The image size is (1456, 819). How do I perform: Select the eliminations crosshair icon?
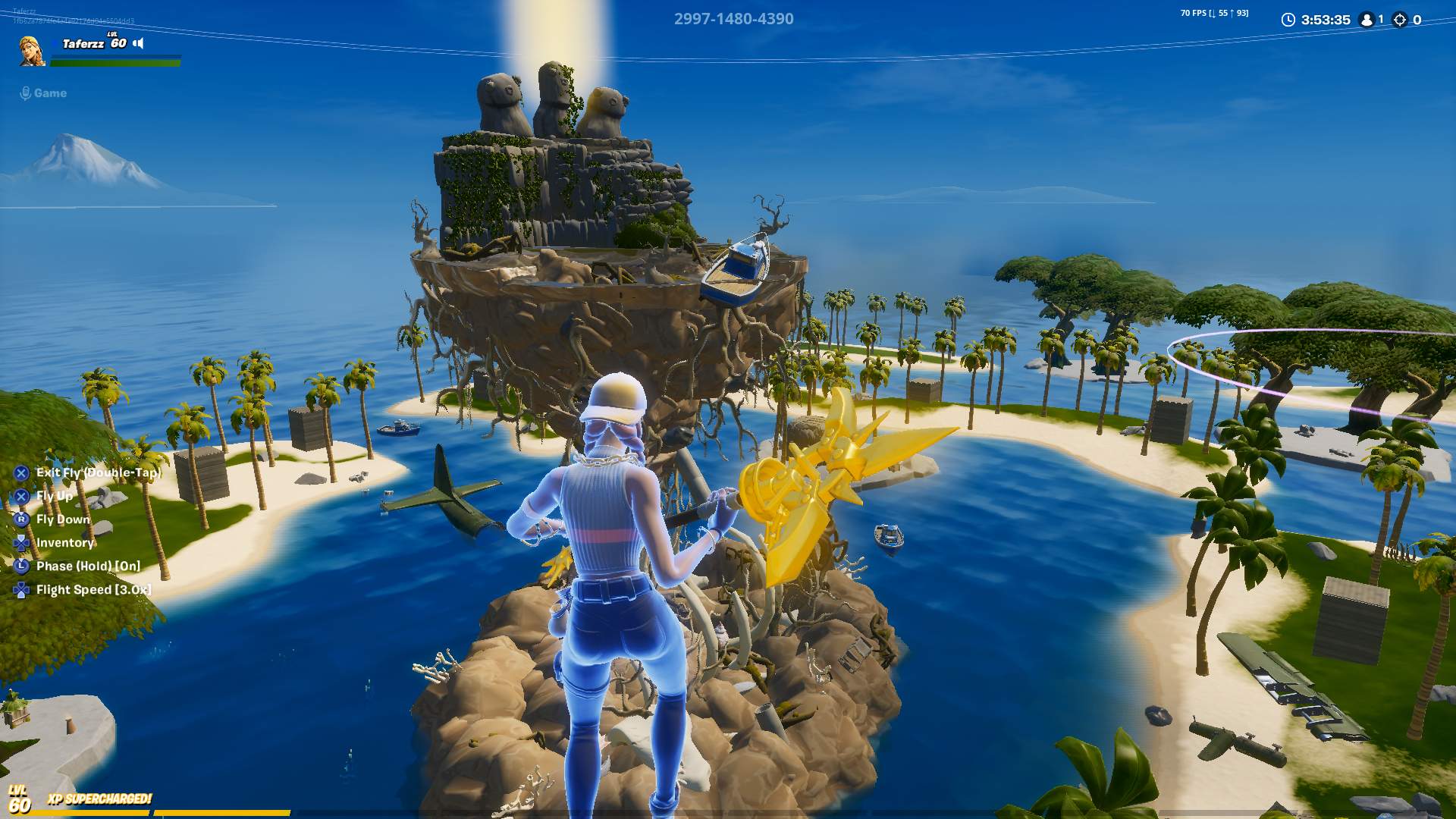click(1401, 20)
